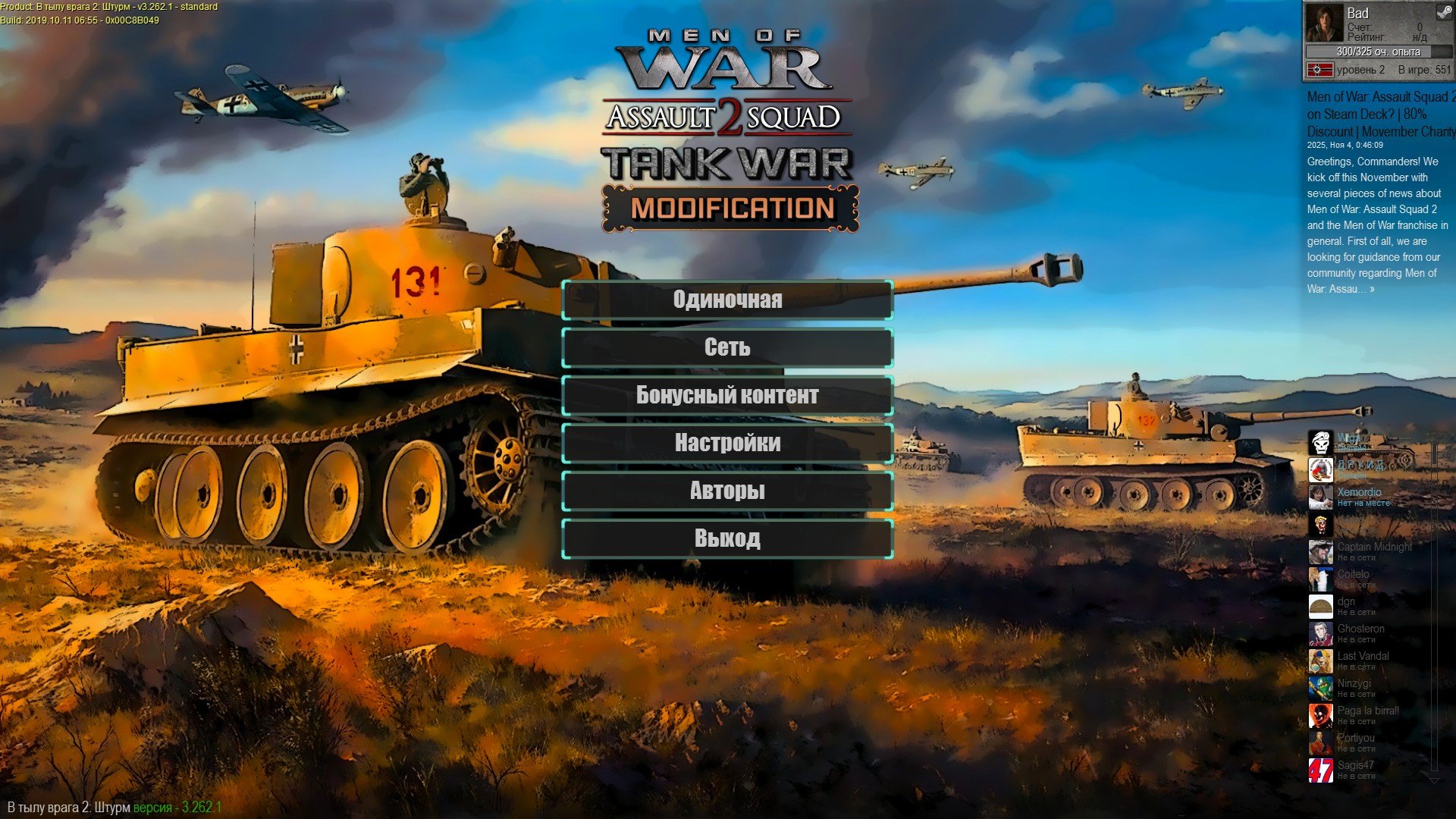Click the profile avatar of player Bad
The height and width of the screenshot is (819, 1456).
(1323, 24)
